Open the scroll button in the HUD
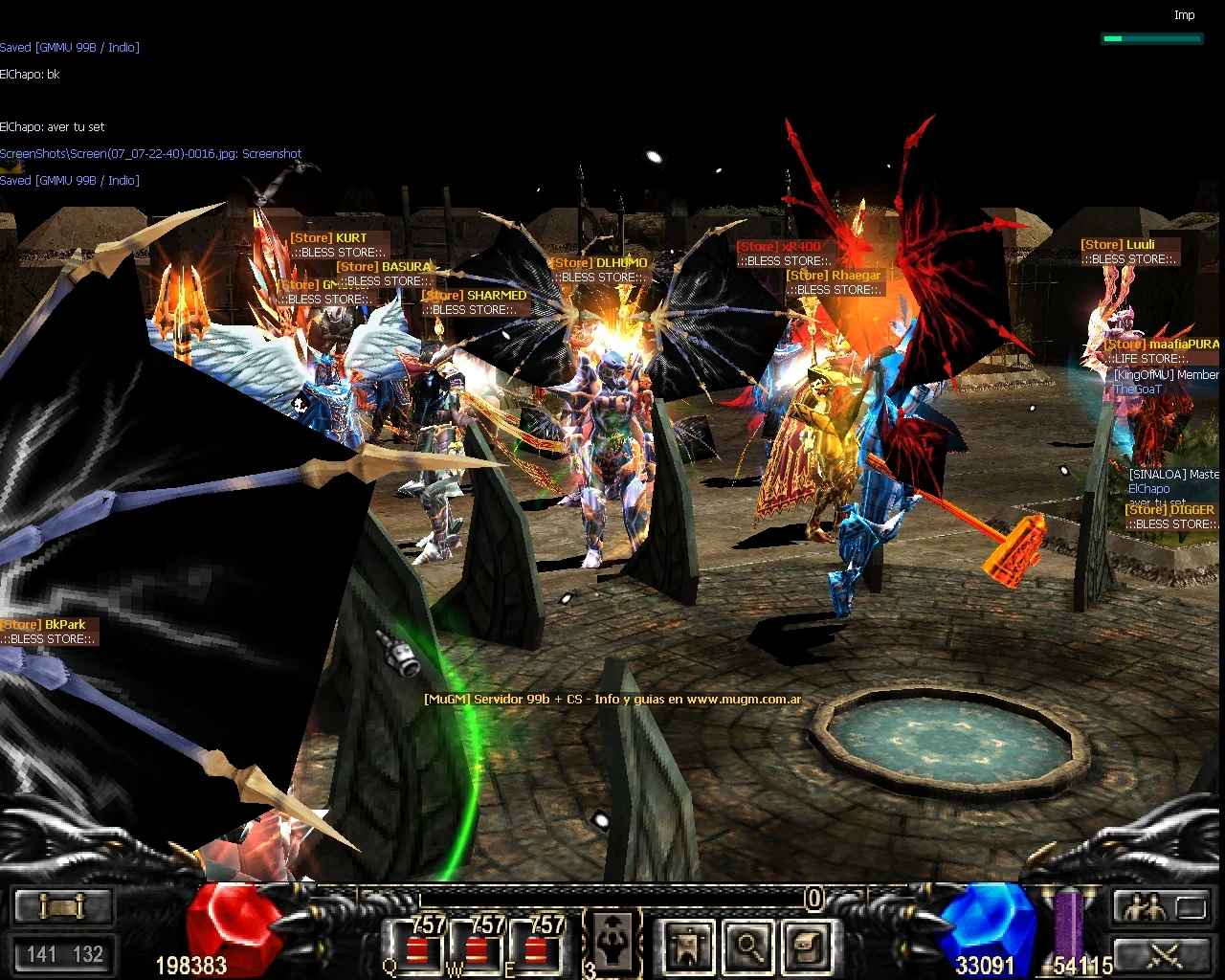 61,905
